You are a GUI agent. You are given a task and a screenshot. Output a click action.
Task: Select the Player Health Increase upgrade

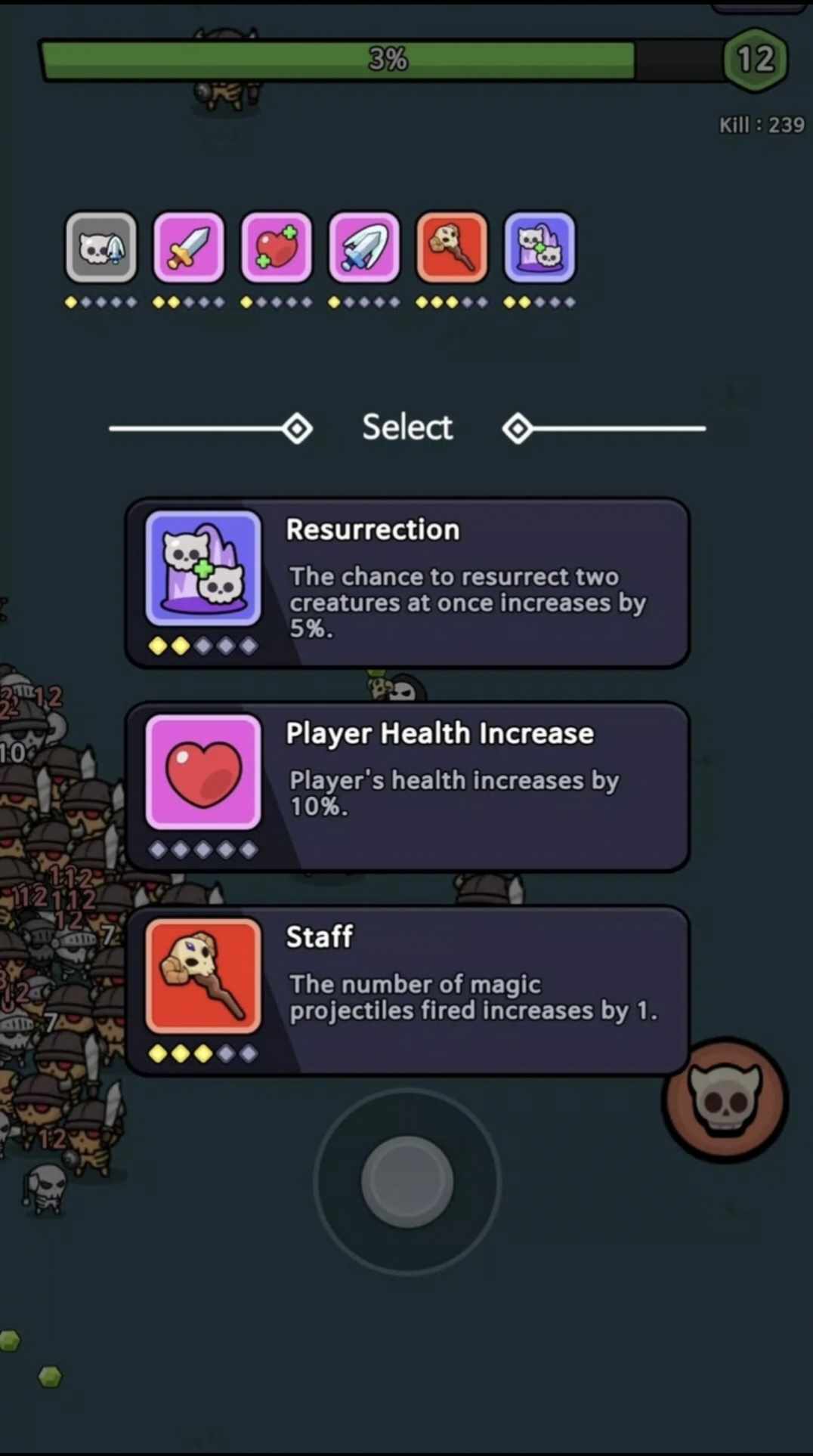pos(407,786)
